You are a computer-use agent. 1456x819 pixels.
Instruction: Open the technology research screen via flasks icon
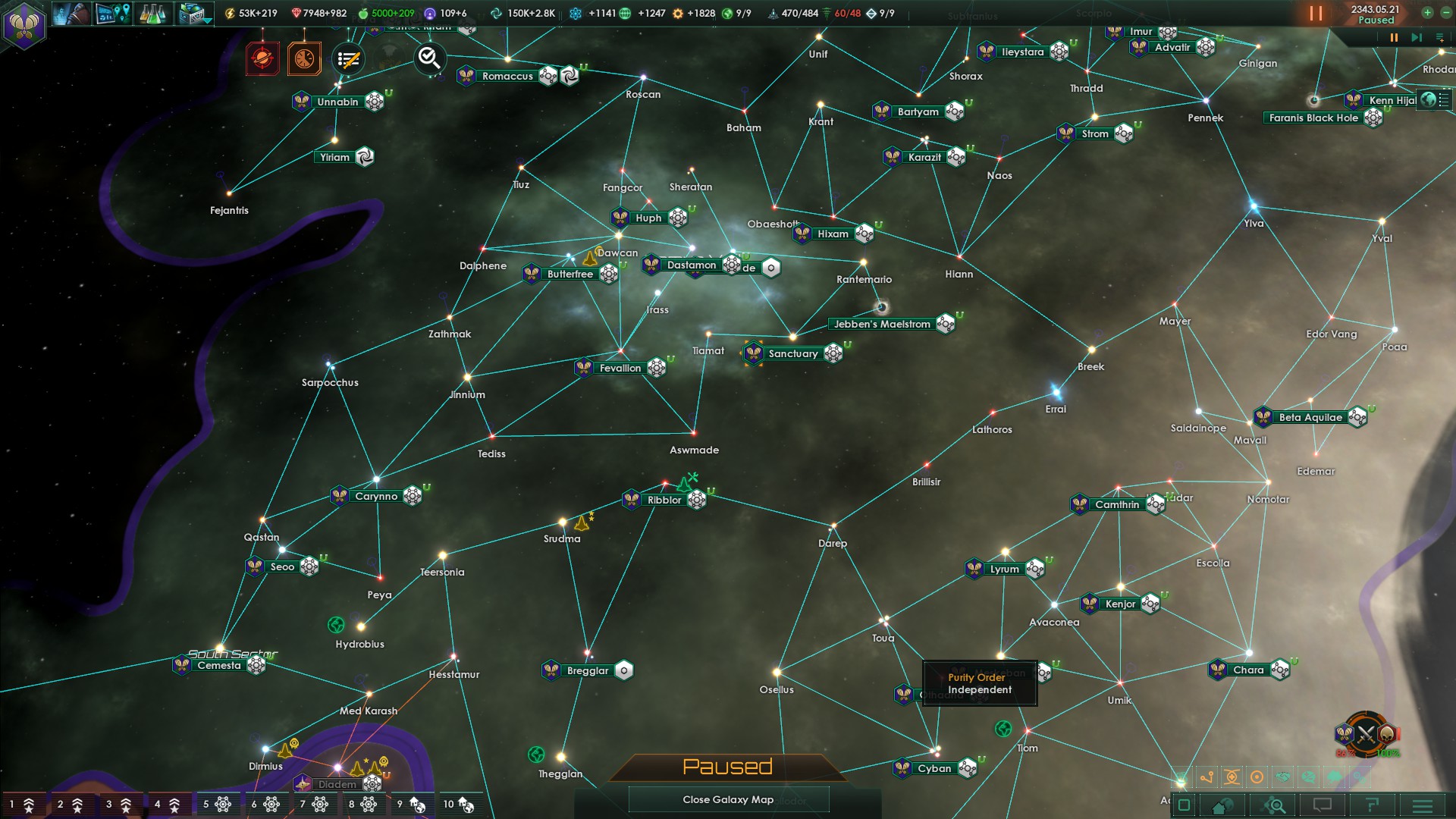pos(154,14)
